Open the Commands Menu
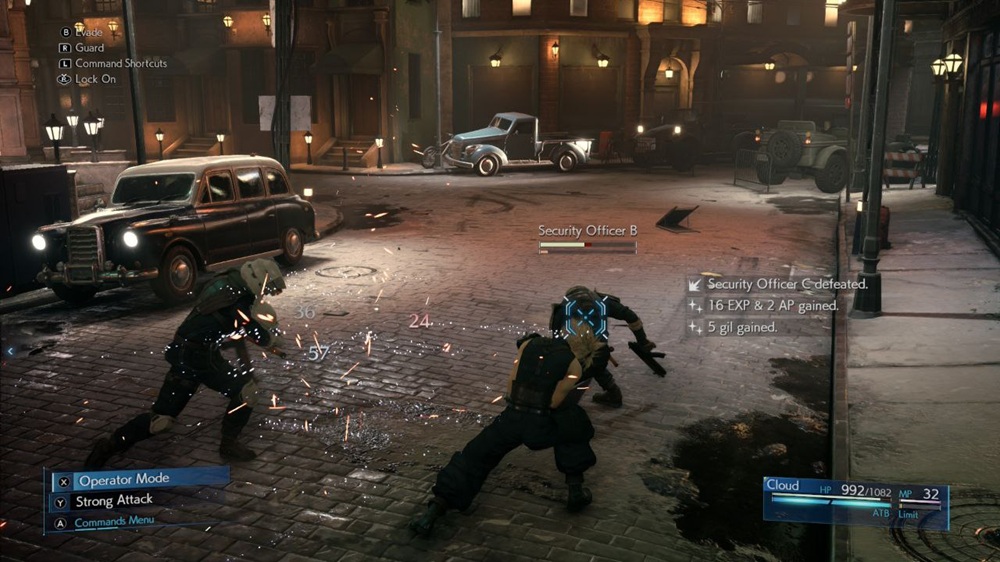1000x562 pixels. tap(113, 521)
